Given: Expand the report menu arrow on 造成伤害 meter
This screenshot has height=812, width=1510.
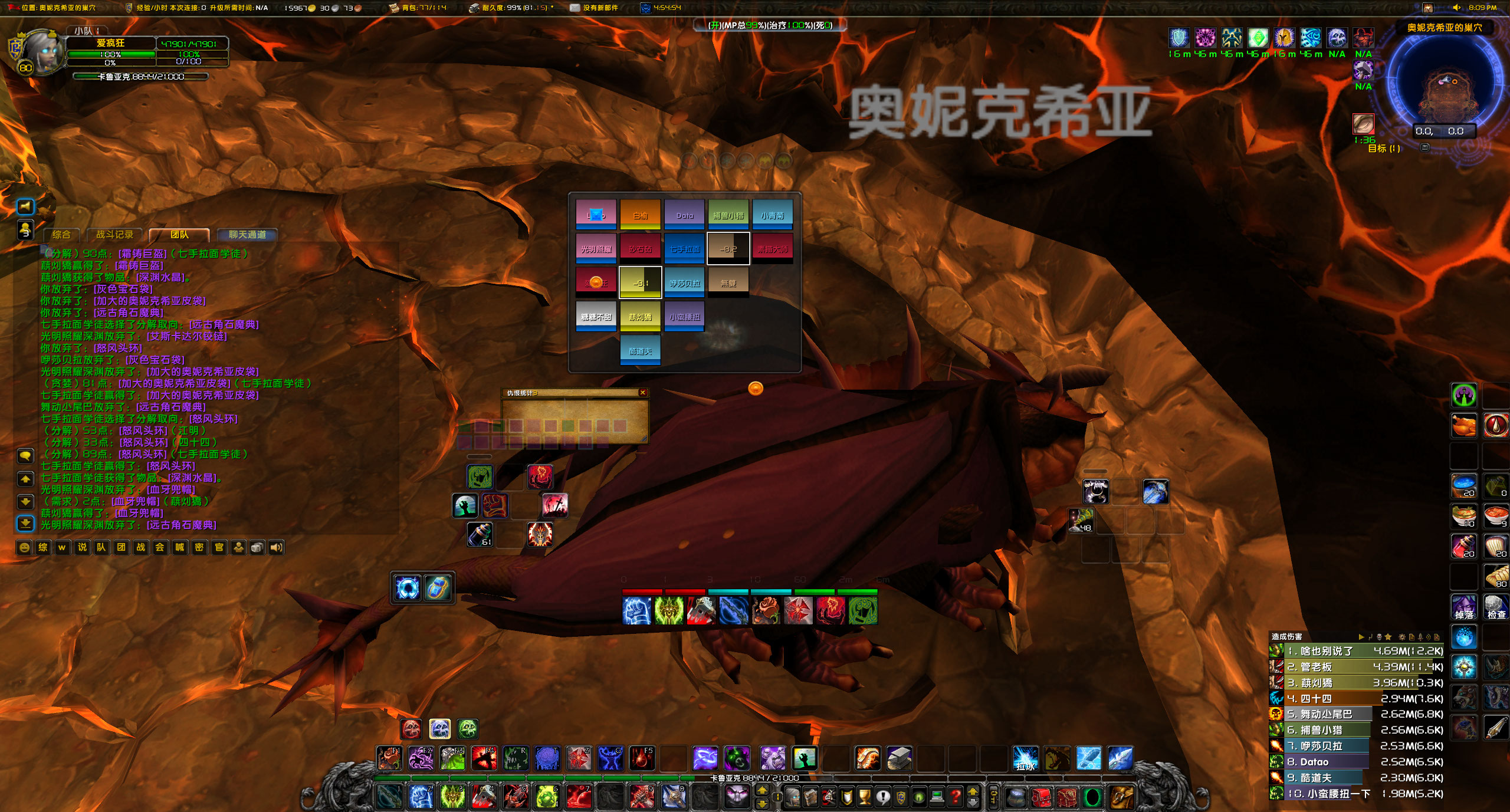Looking at the screenshot, I should pyautogui.click(x=1360, y=637).
